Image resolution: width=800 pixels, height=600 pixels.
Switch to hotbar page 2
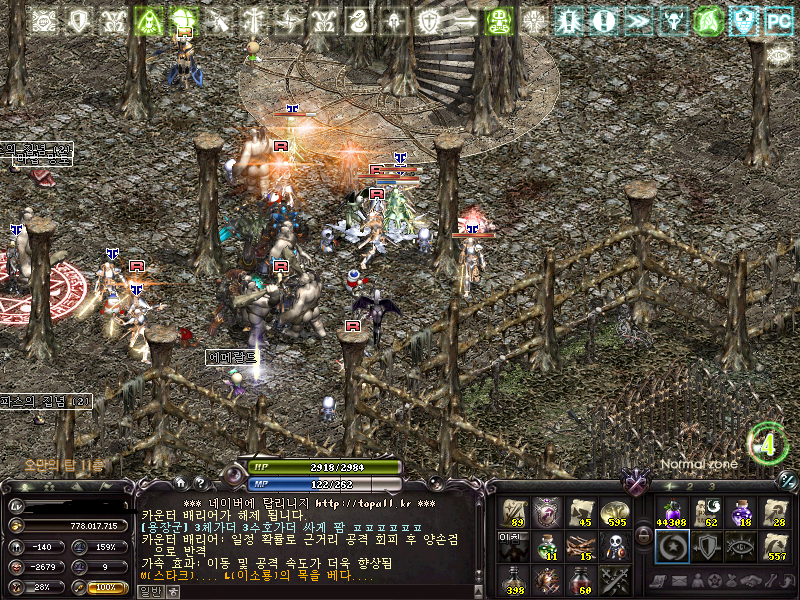click(x=691, y=486)
